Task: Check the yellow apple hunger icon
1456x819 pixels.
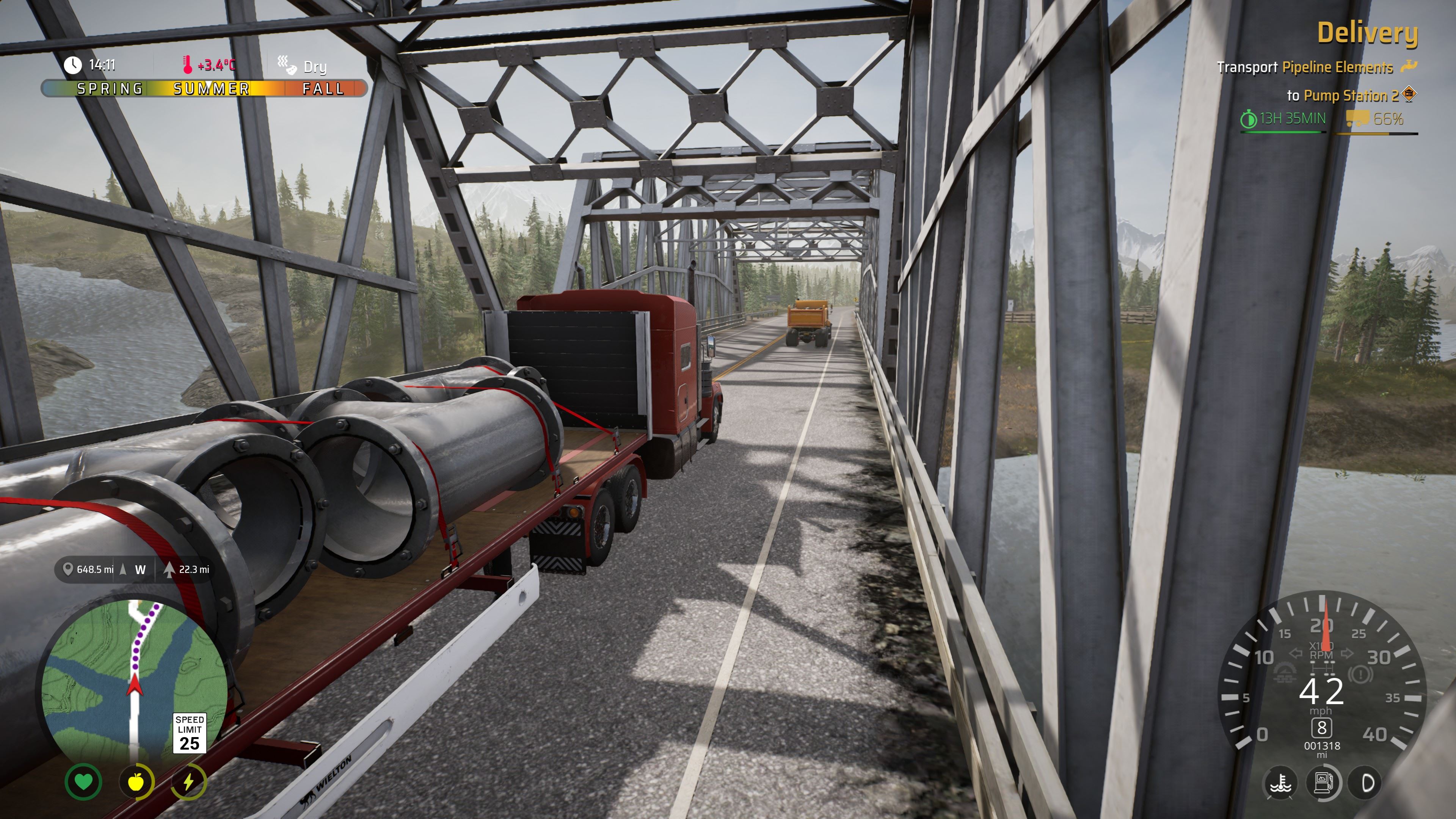Action: click(136, 782)
